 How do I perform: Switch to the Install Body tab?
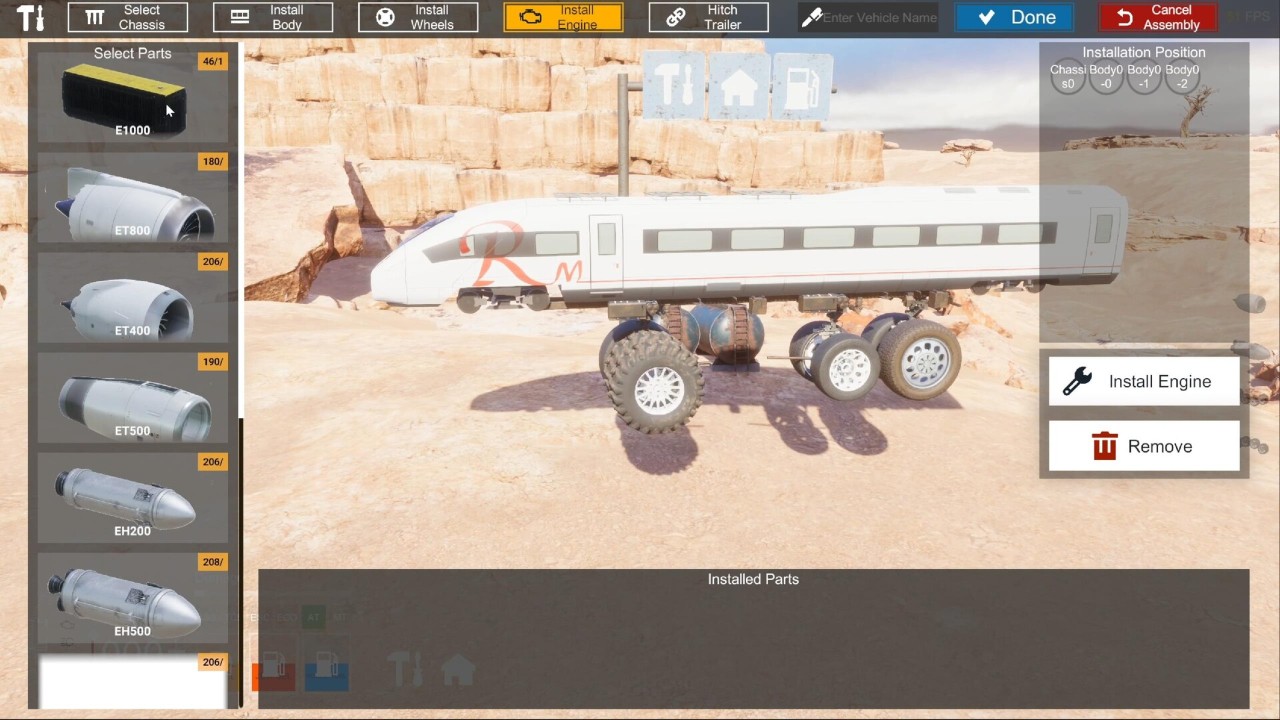[272, 17]
